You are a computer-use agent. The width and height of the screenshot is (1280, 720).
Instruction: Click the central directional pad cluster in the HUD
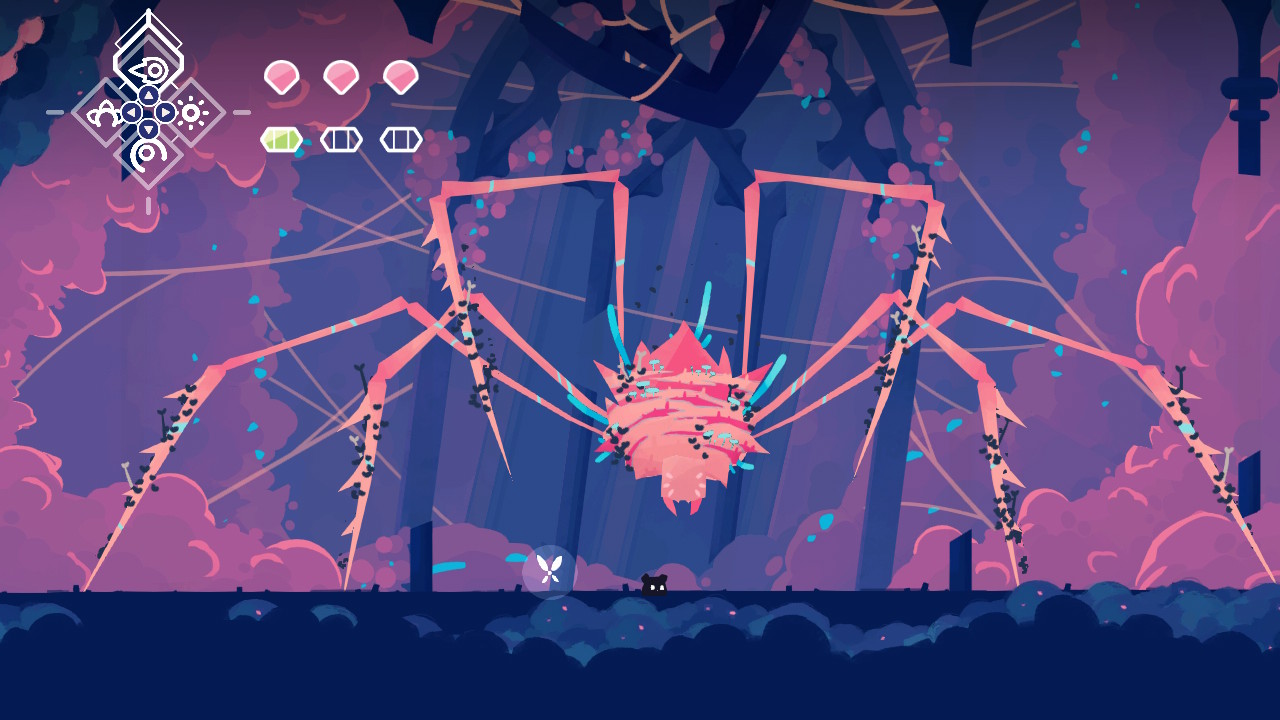click(x=148, y=111)
